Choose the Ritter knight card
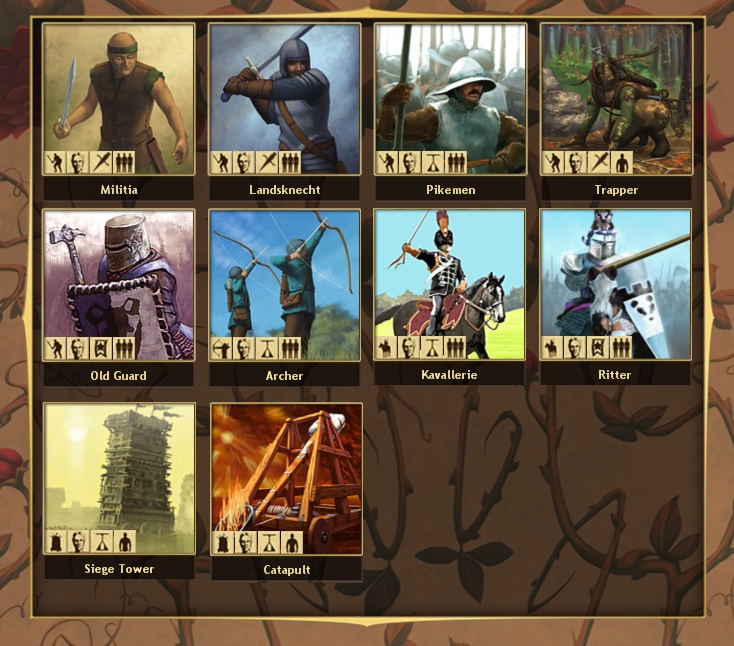The width and height of the screenshot is (734, 646). 616,285
